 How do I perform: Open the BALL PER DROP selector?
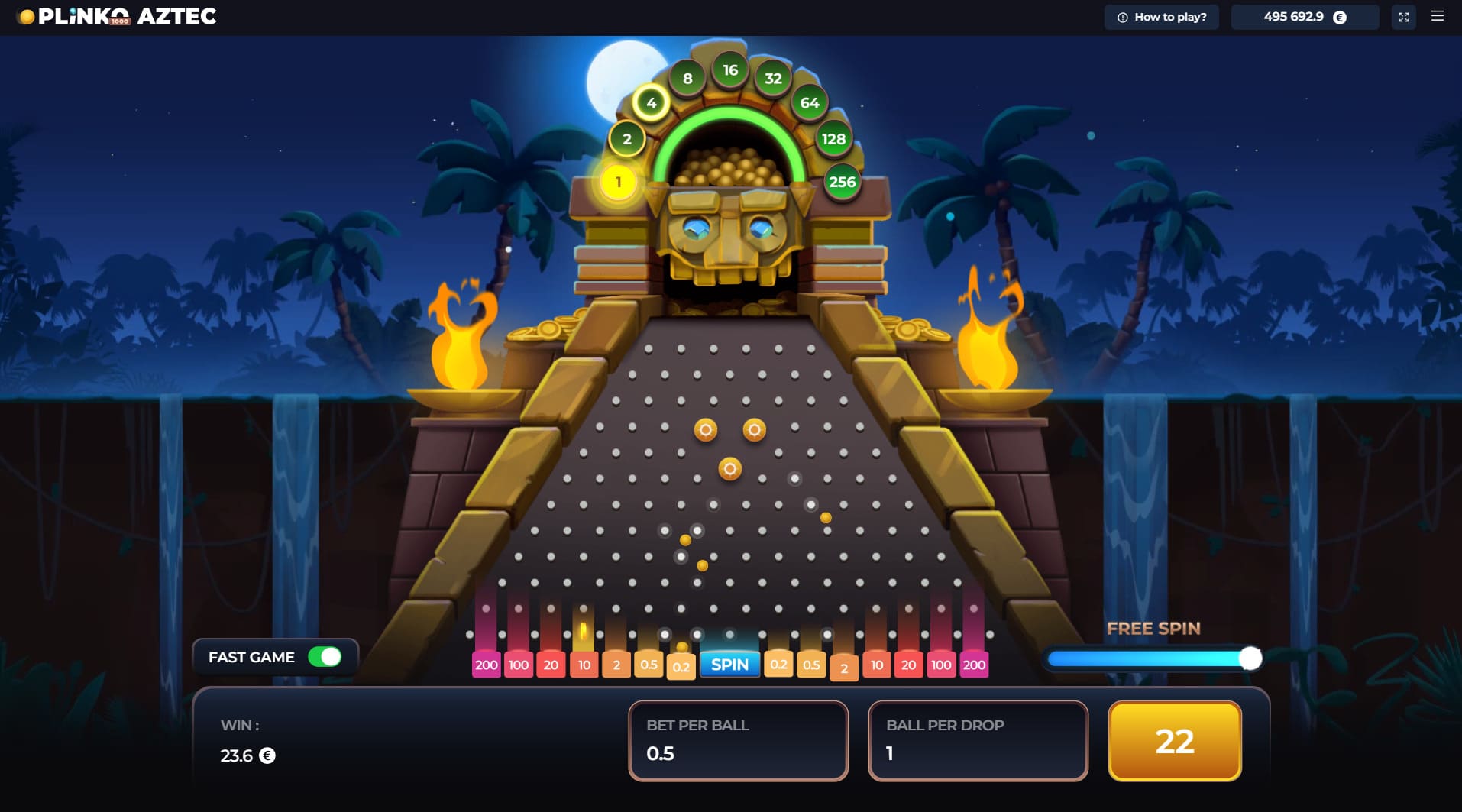click(978, 739)
